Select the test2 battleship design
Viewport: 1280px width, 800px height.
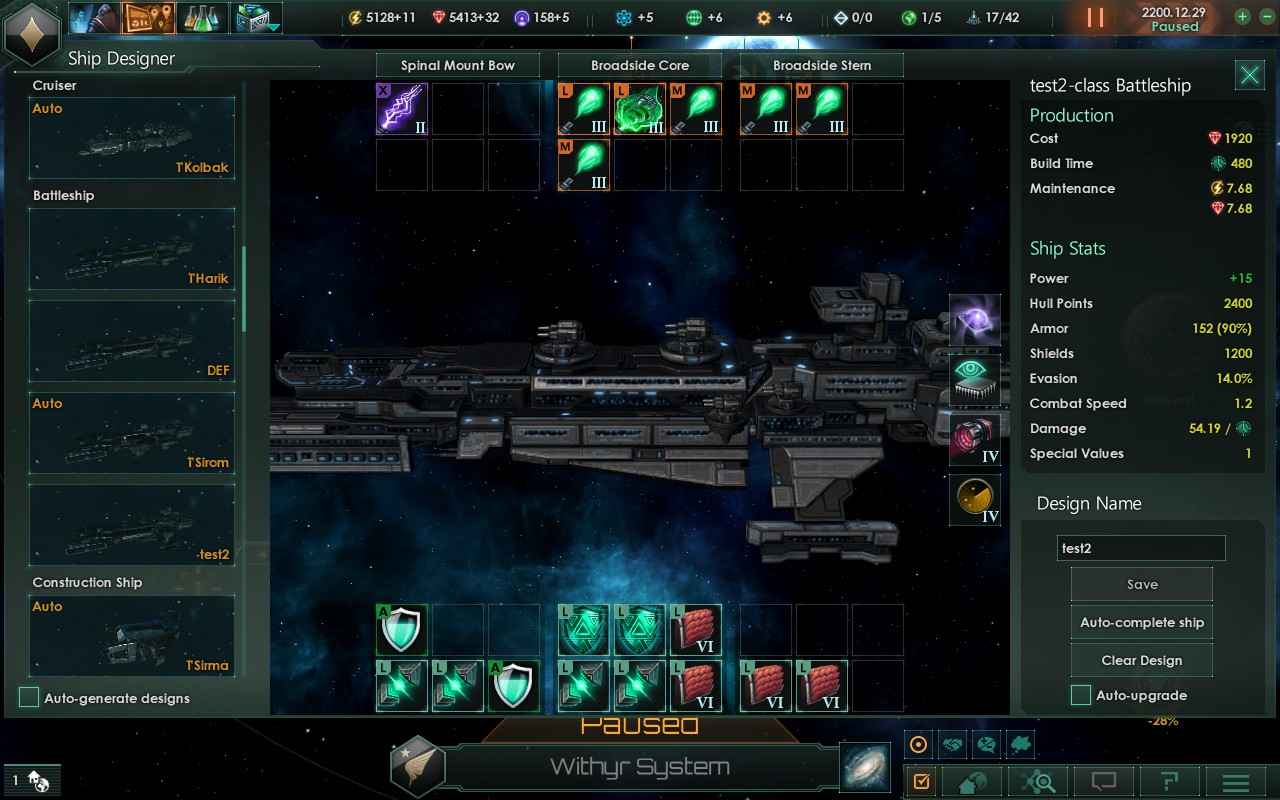(x=132, y=525)
